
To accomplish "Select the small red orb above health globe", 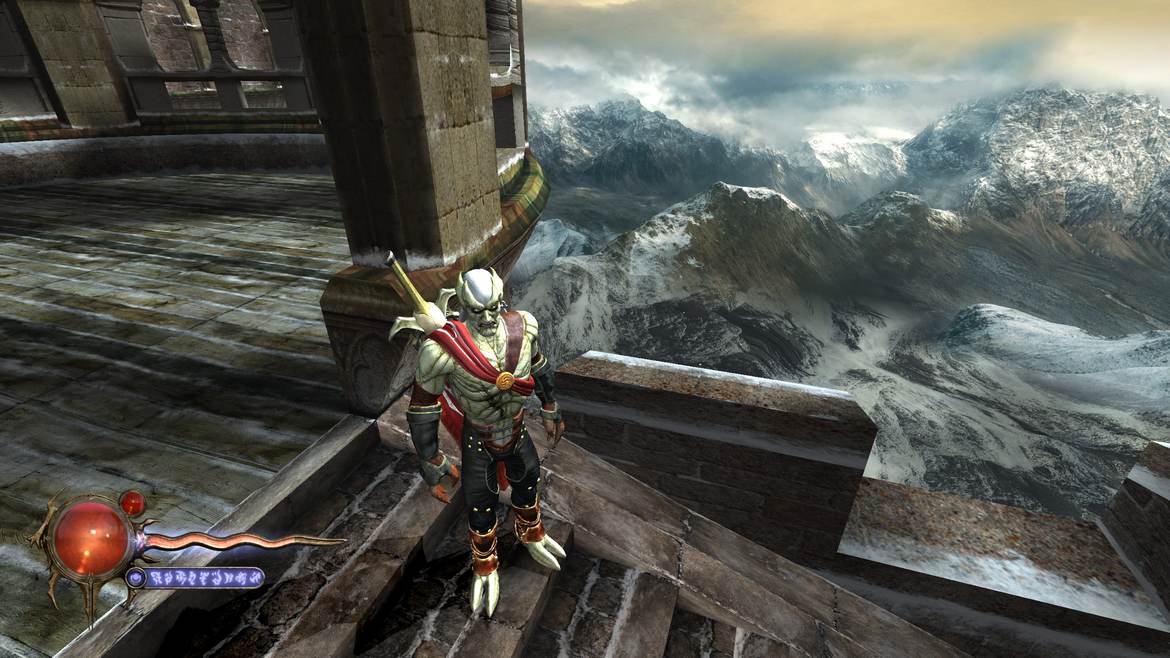I will coord(131,502).
